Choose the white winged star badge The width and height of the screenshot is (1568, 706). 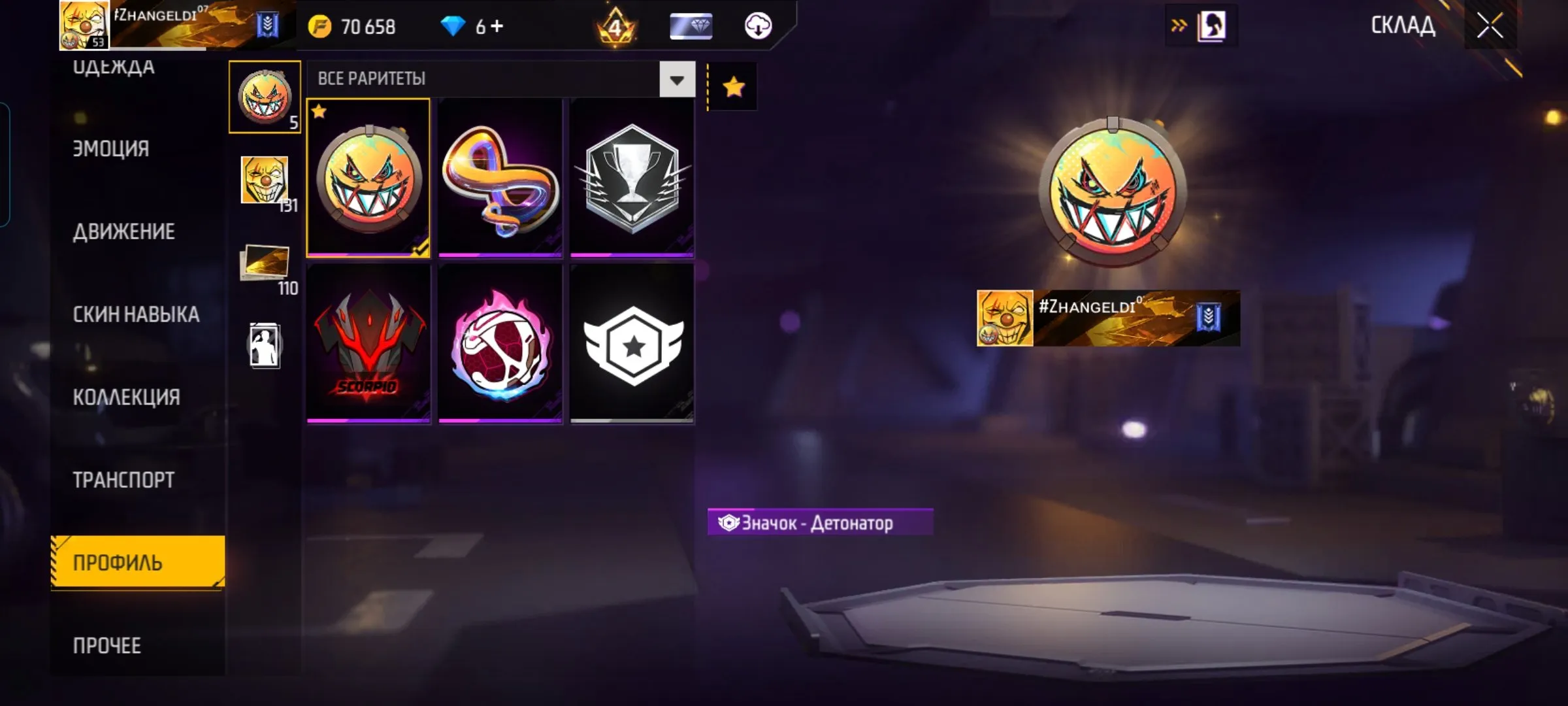tap(632, 344)
